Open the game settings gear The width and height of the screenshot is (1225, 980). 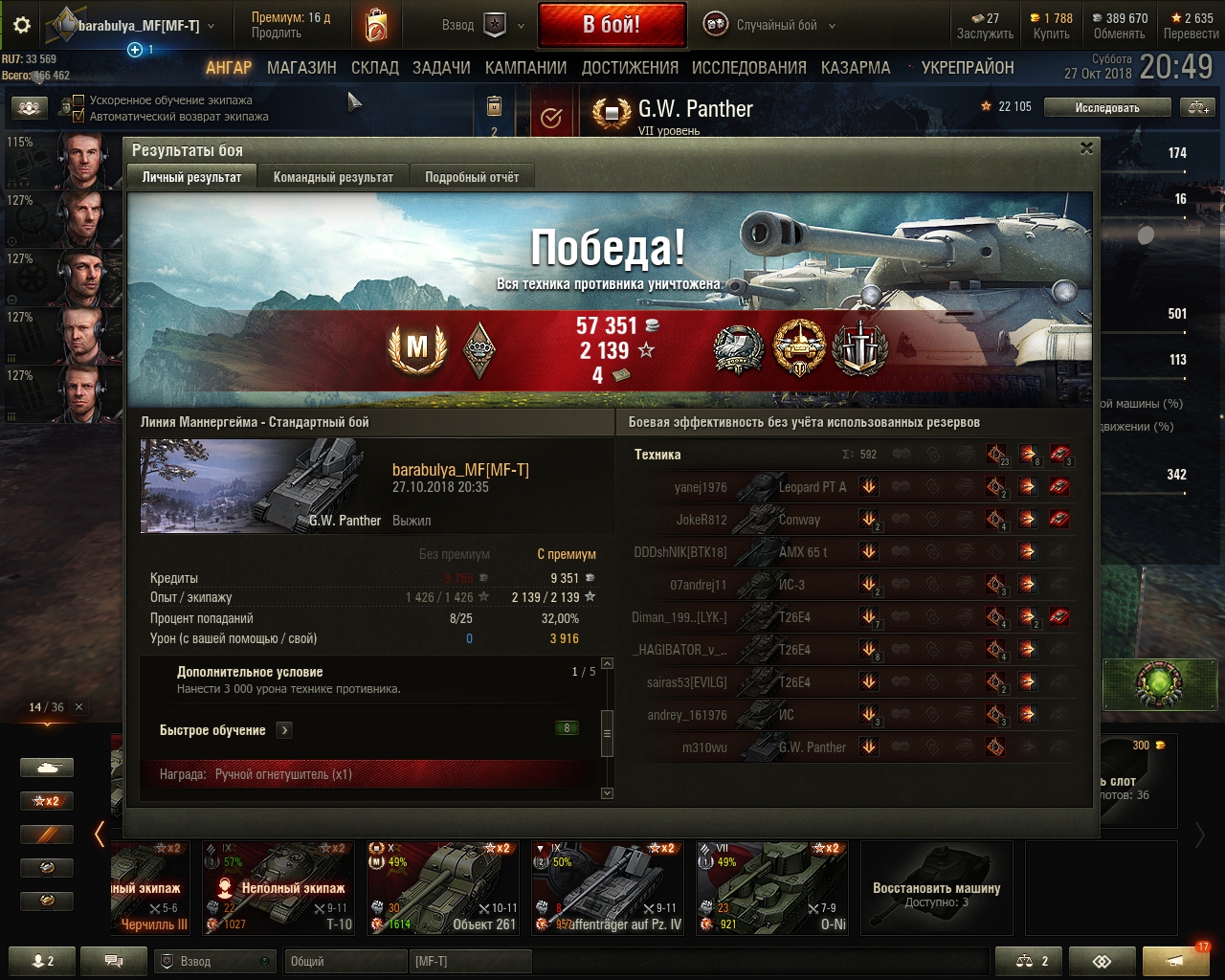(x=21, y=26)
